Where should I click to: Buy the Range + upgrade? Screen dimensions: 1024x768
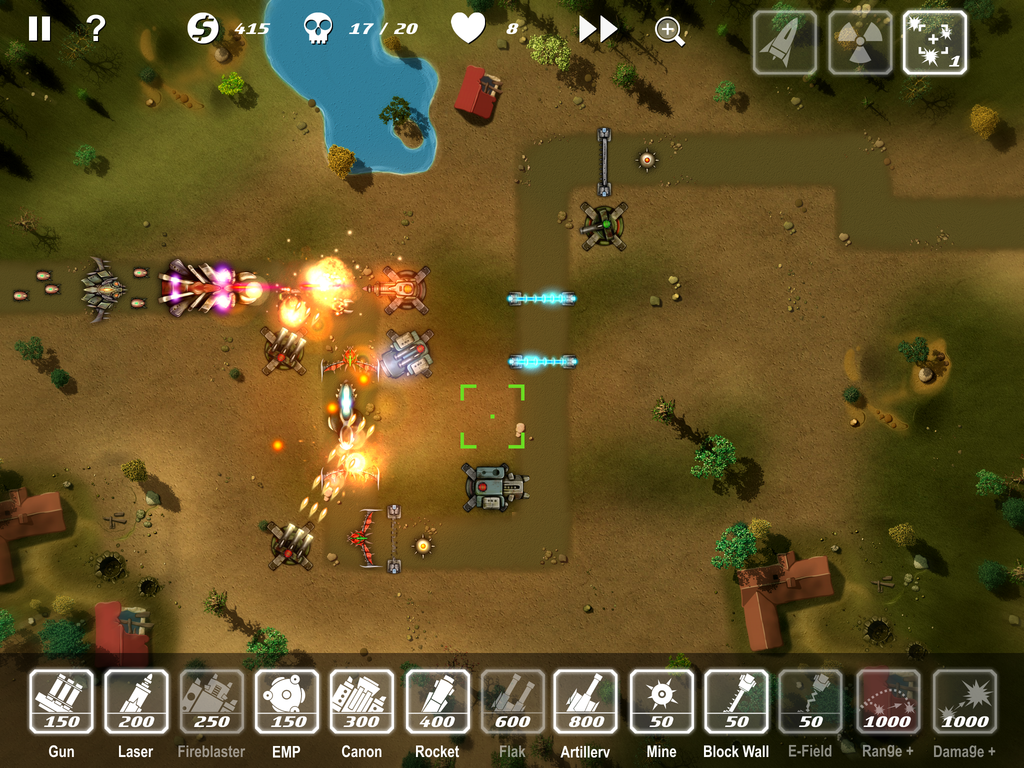click(887, 702)
